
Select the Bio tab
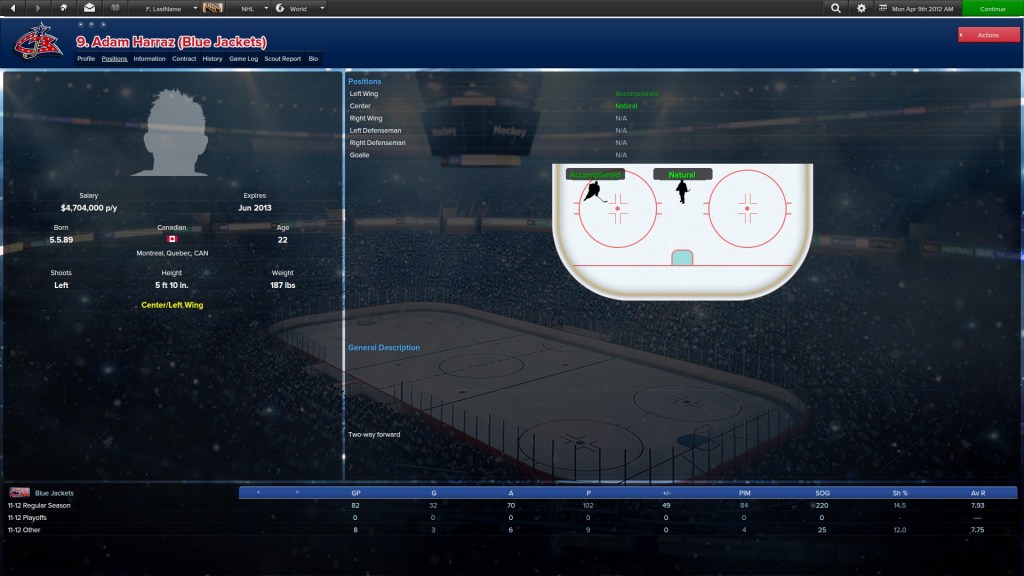pos(313,59)
